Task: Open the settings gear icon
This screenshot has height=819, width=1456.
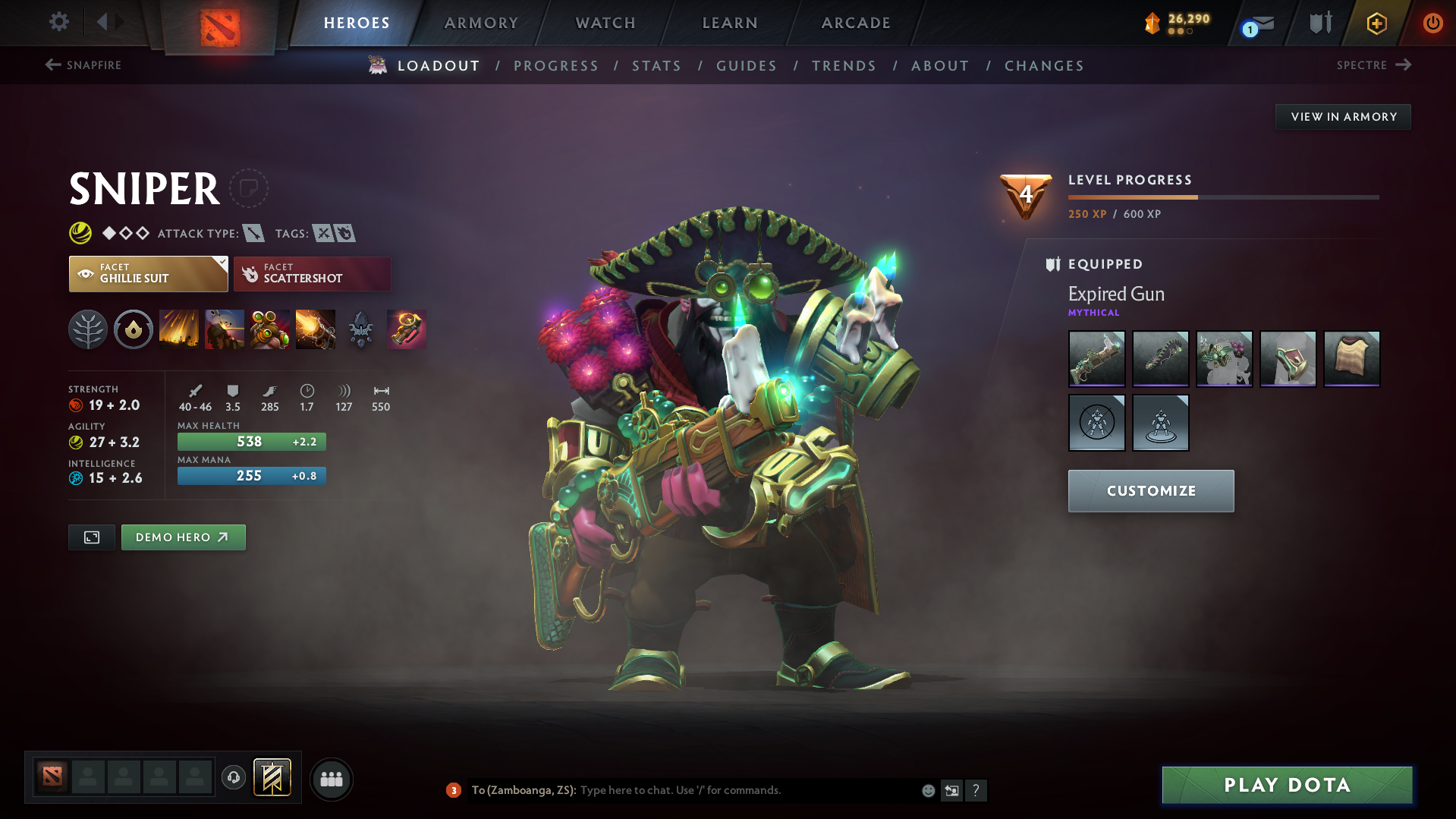Action: [x=58, y=22]
